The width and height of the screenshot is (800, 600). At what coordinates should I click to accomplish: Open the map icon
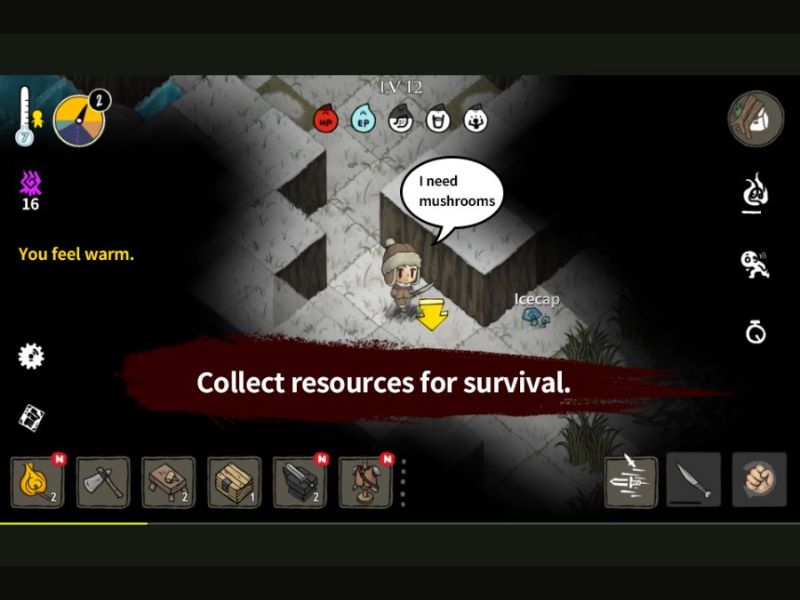tap(32, 417)
